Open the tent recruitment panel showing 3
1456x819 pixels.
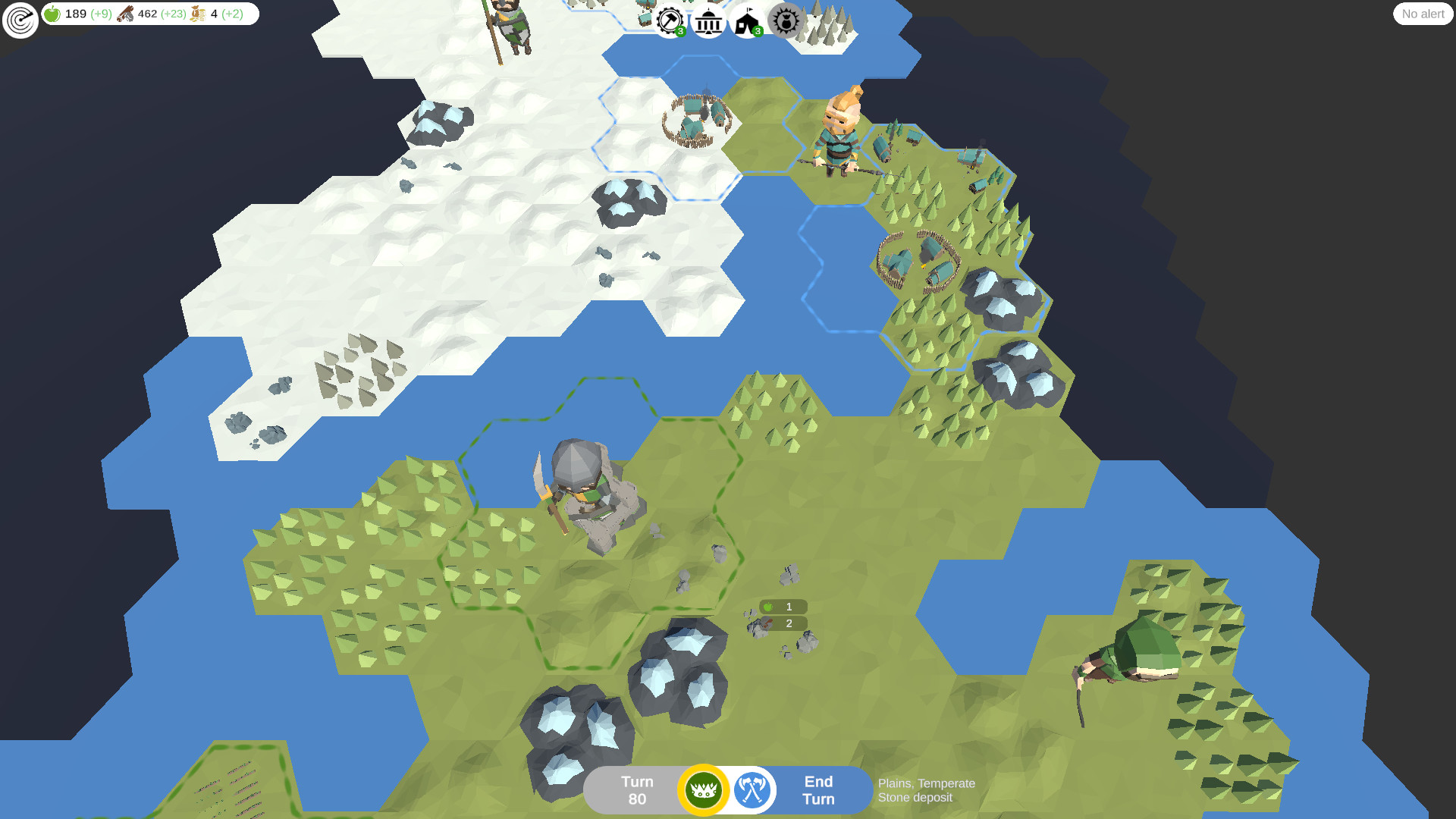coord(746,21)
